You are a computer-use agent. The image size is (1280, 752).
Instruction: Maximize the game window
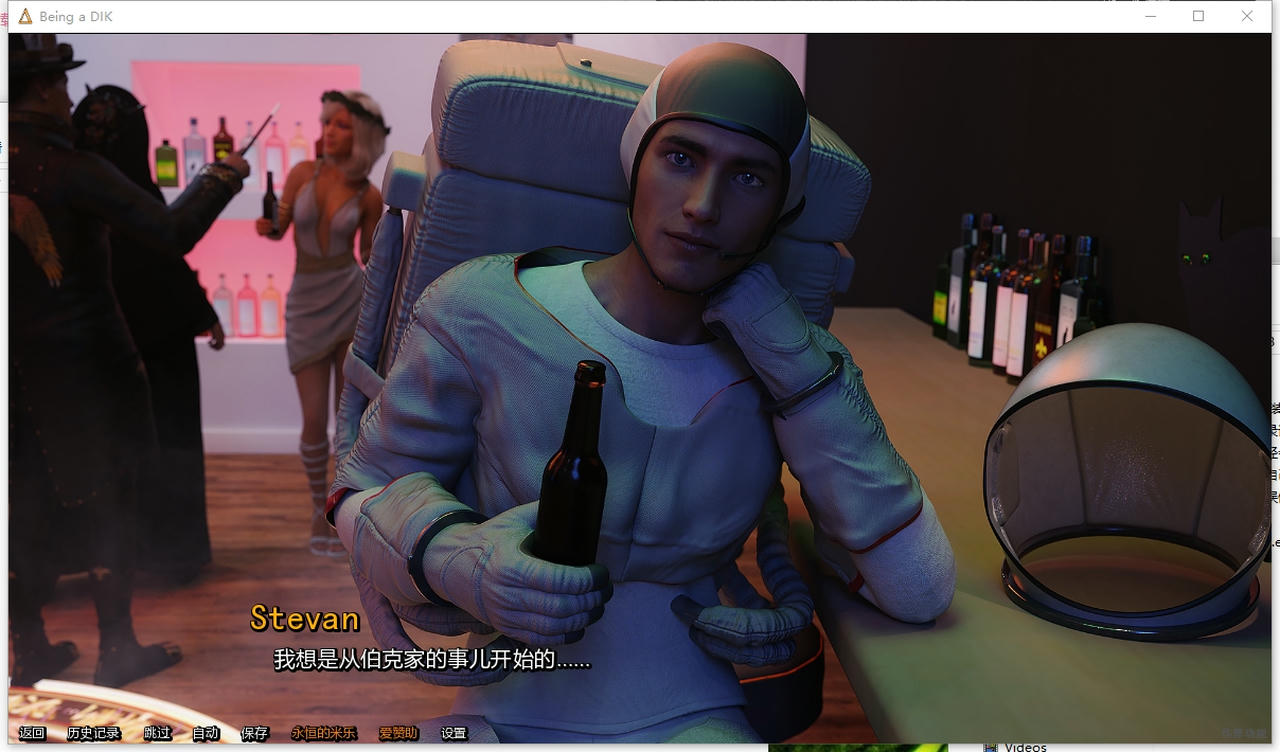(1198, 16)
